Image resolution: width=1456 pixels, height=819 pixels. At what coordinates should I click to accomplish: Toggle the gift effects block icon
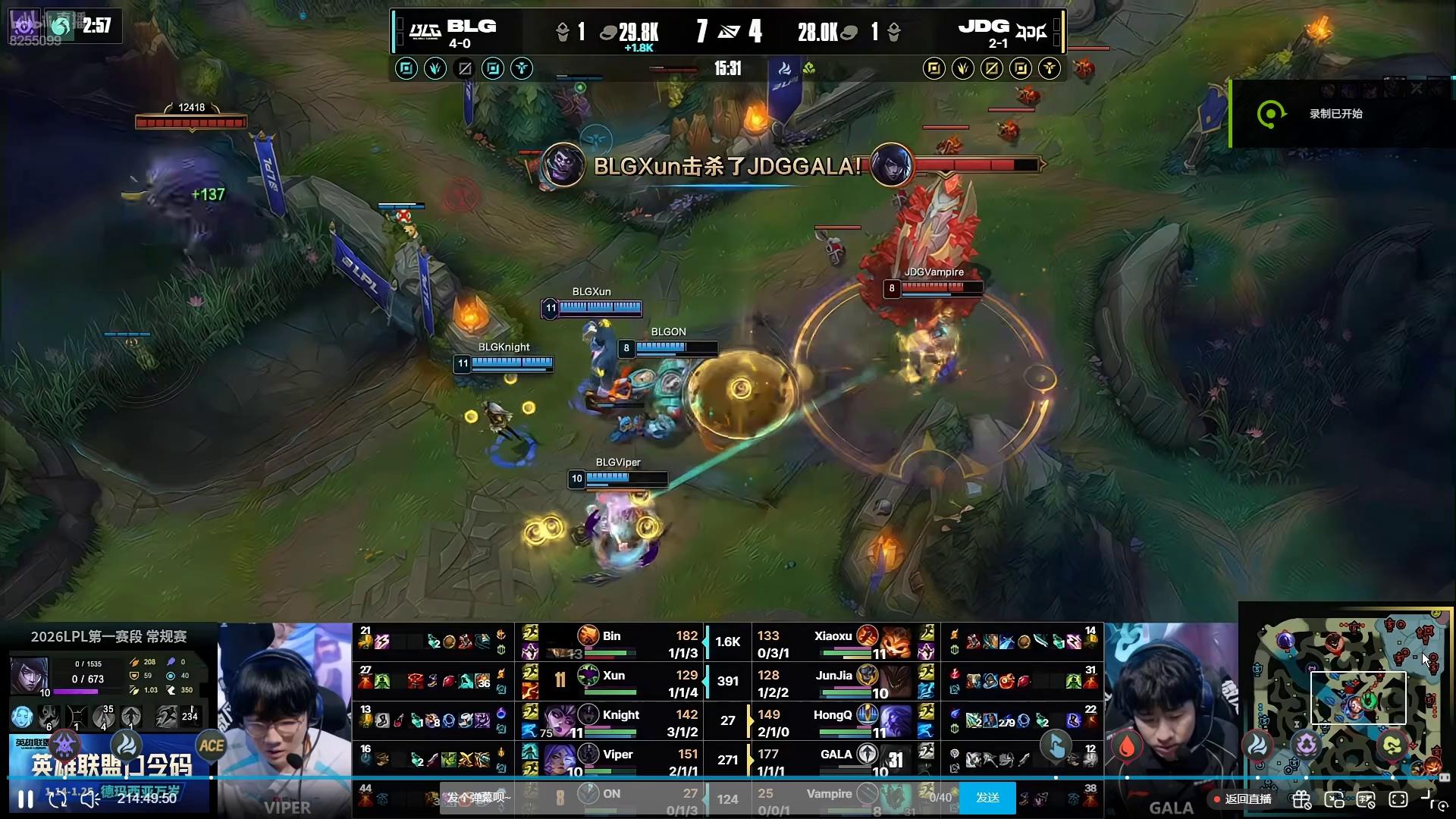pos(1302,799)
